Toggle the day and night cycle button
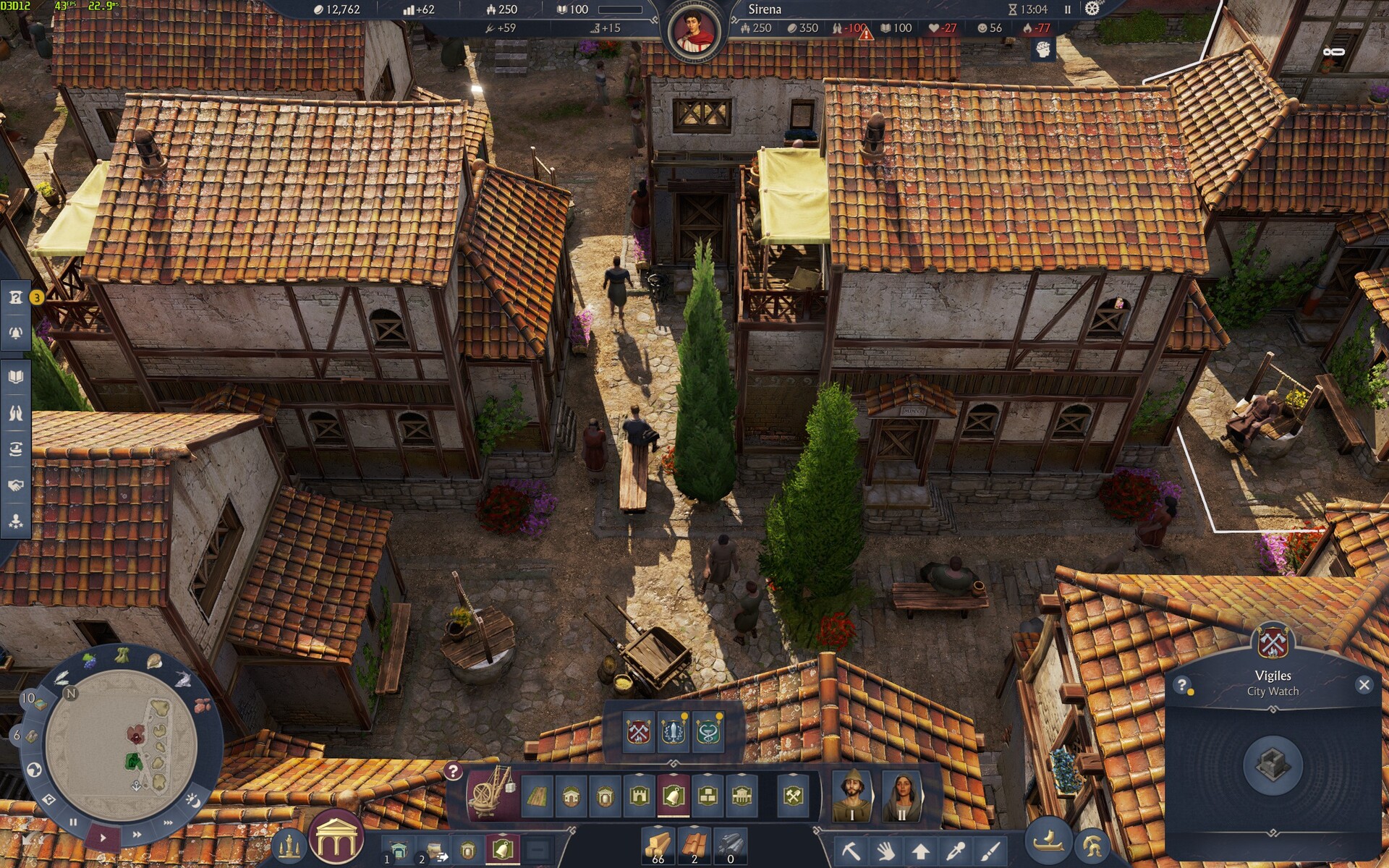This screenshot has width=1389, height=868. pos(193,800)
